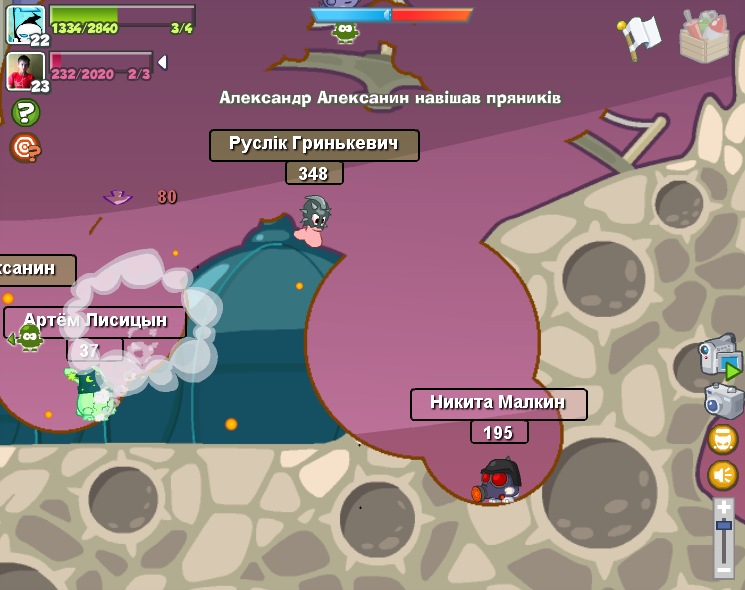Open the green question mark help button
Screen dimensions: 745x590
pyautogui.click(x=25, y=112)
